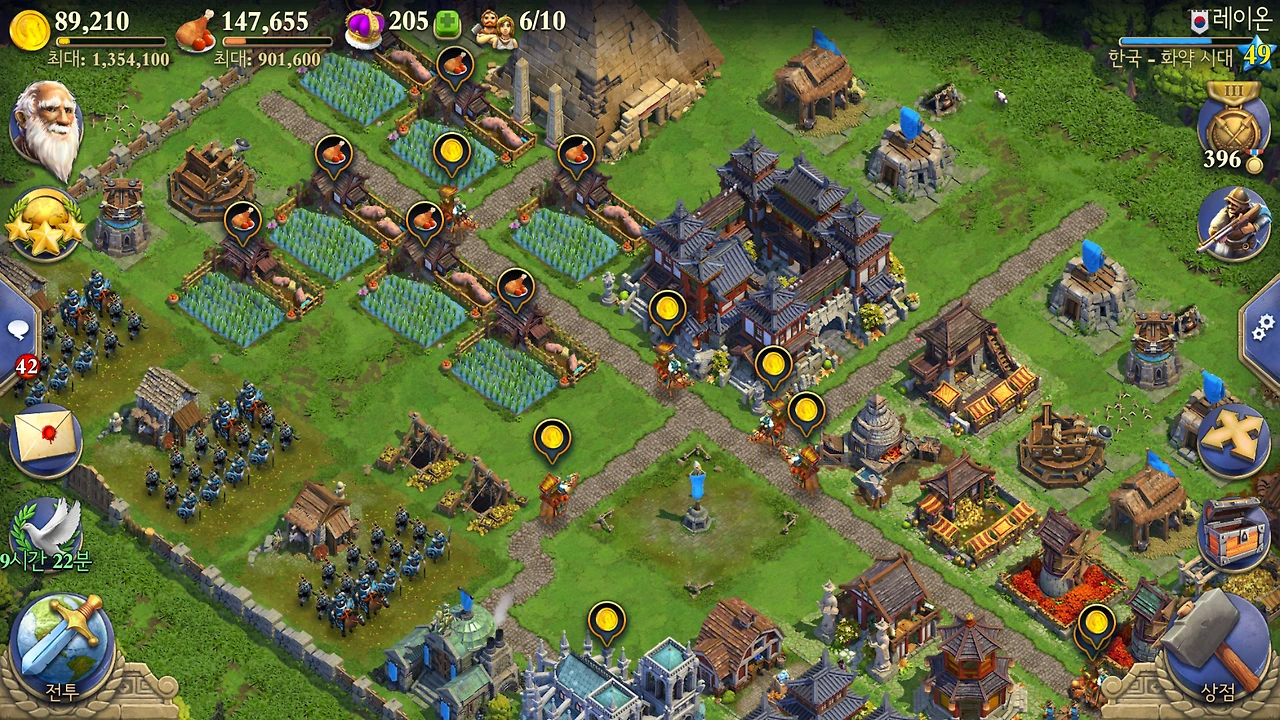1280x720 pixels.
Task: Open the chat bubble panel
Action: pyautogui.click(x=18, y=330)
